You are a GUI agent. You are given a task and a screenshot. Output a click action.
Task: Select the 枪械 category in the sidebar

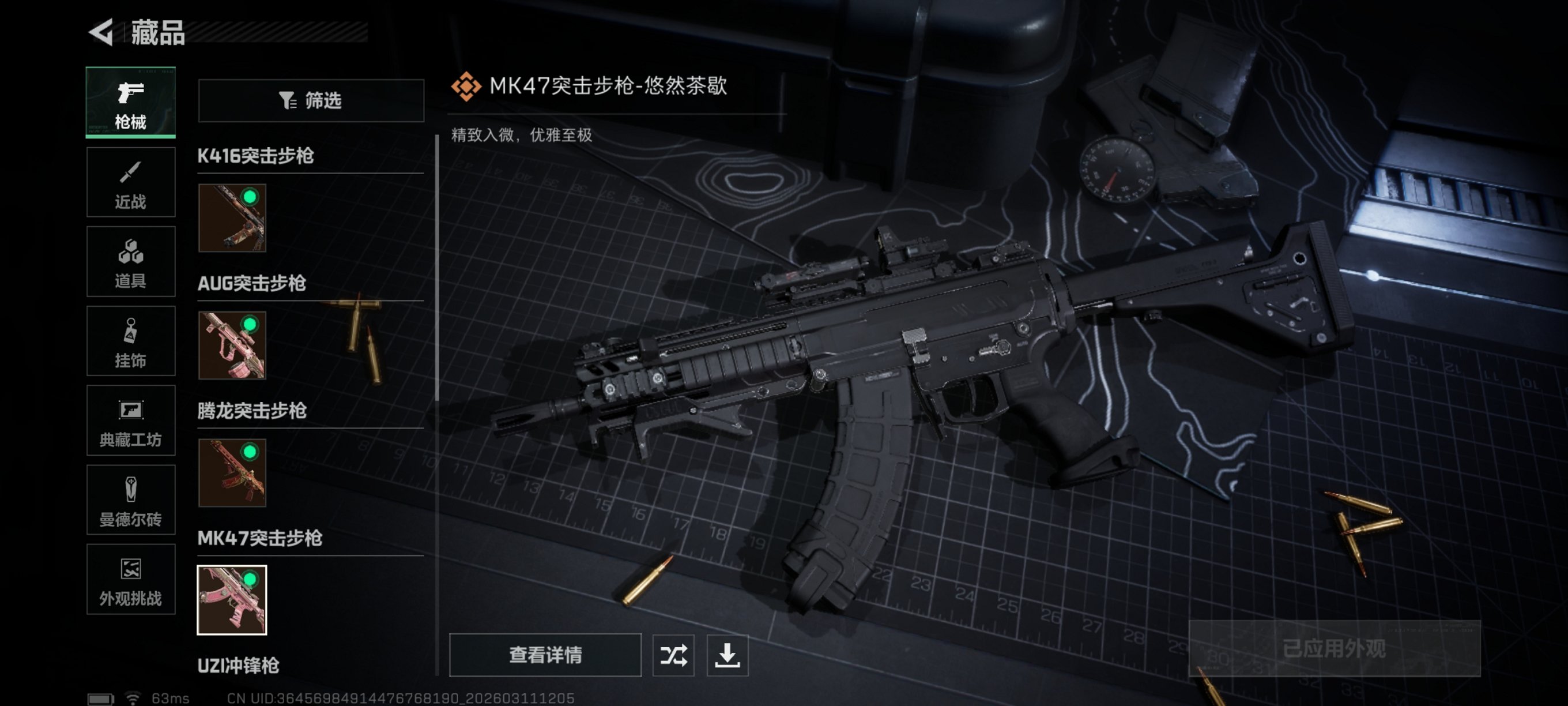tap(130, 102)
